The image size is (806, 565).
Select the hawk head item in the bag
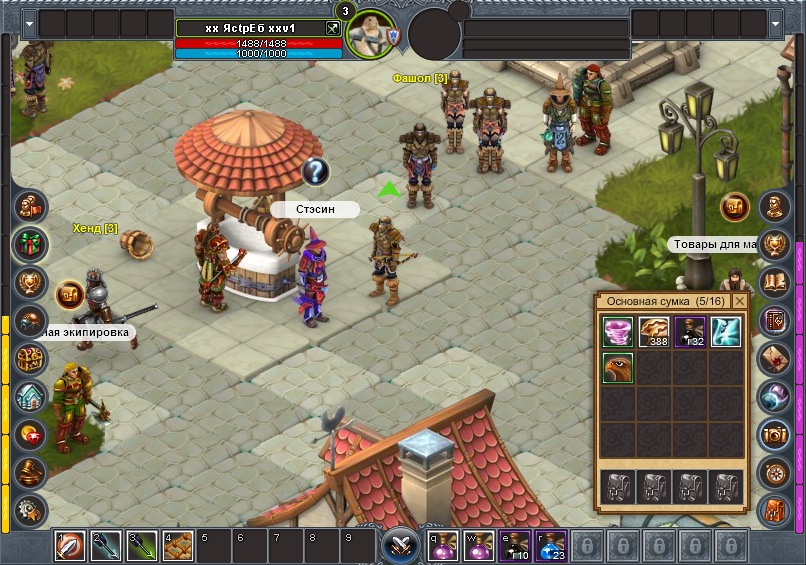(618, 367)
